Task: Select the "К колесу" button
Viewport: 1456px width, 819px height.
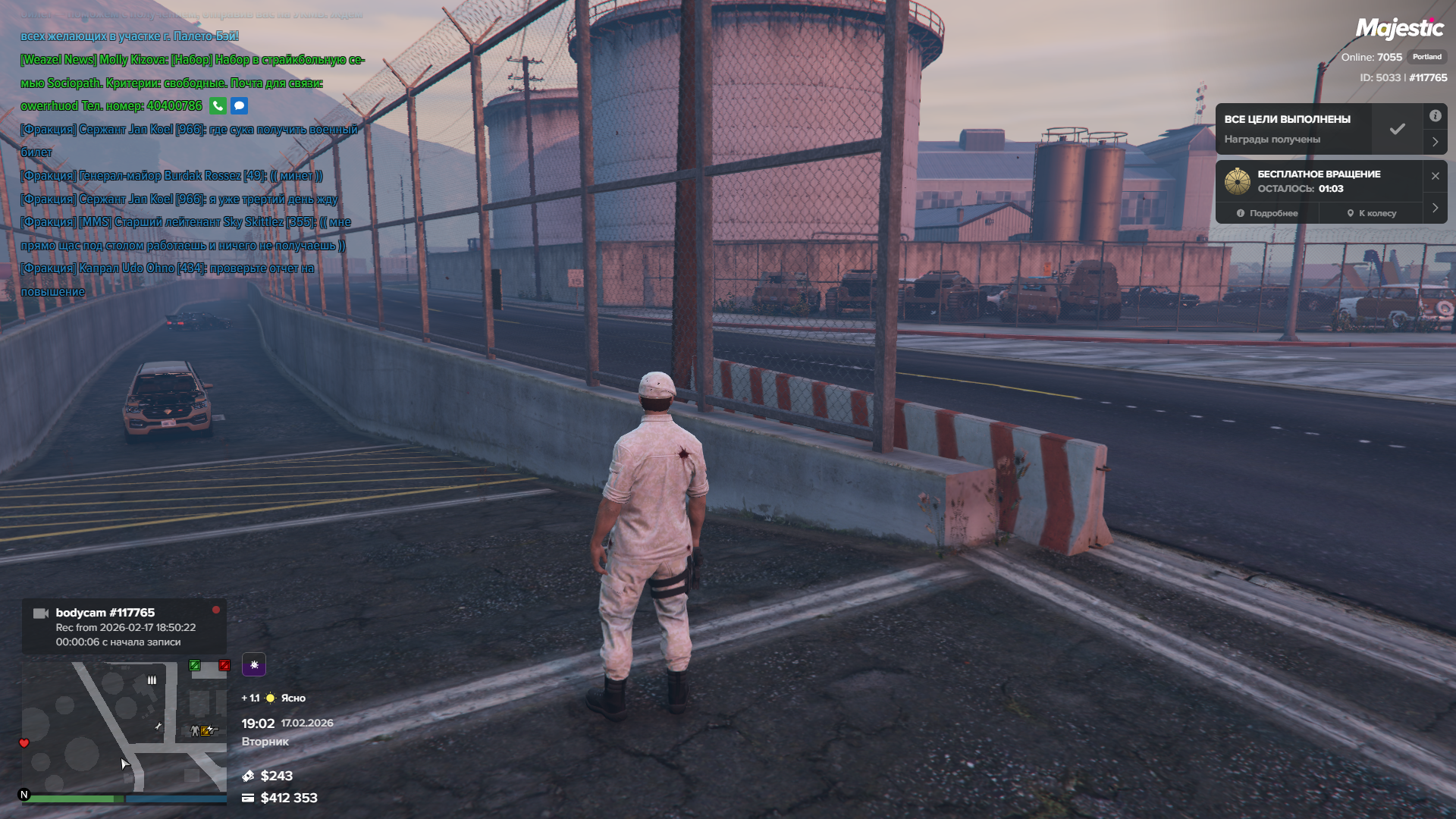Action: 1371,213
